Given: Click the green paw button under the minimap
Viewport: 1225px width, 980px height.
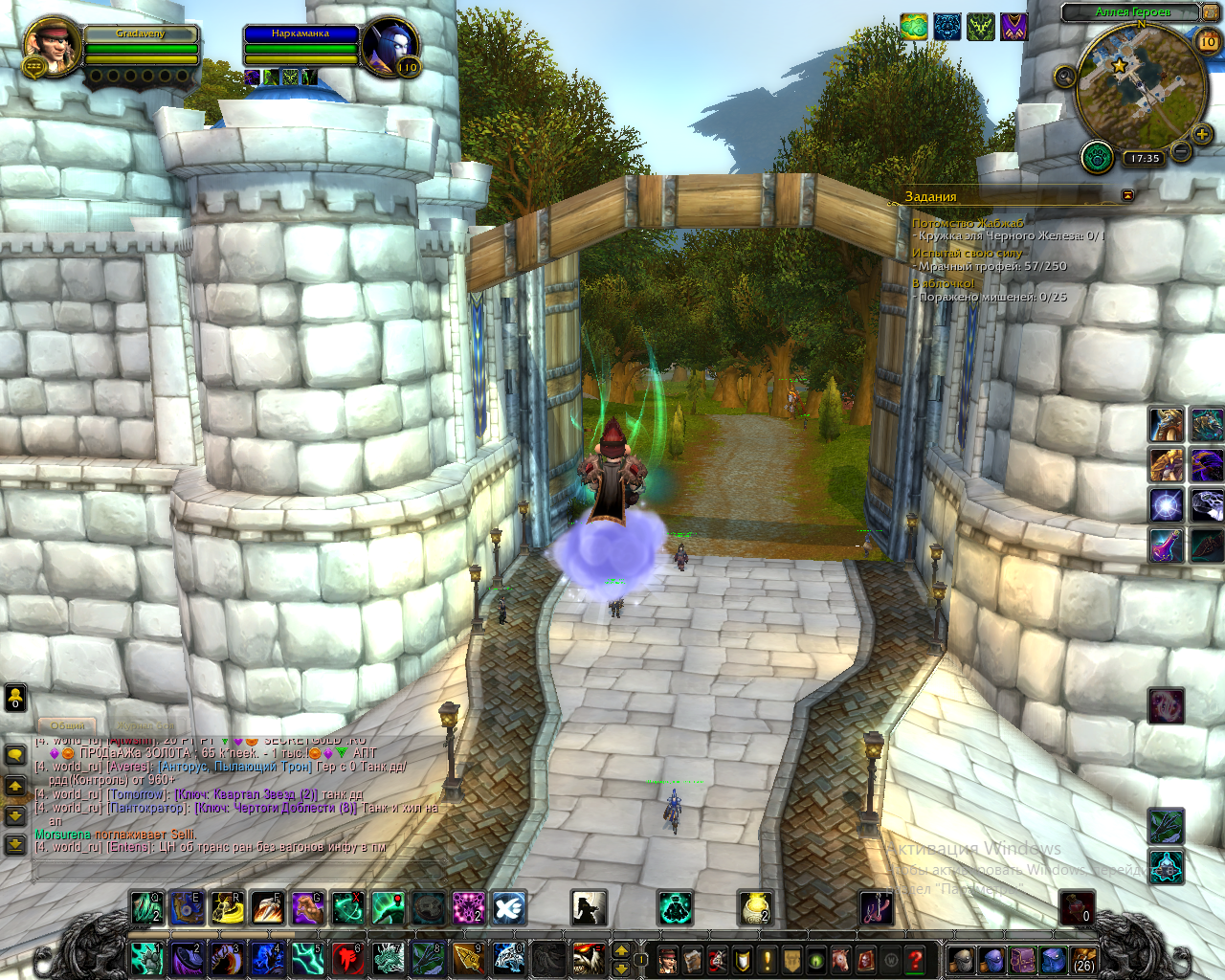Looking at the screenshot, I should pos(1097,157).
